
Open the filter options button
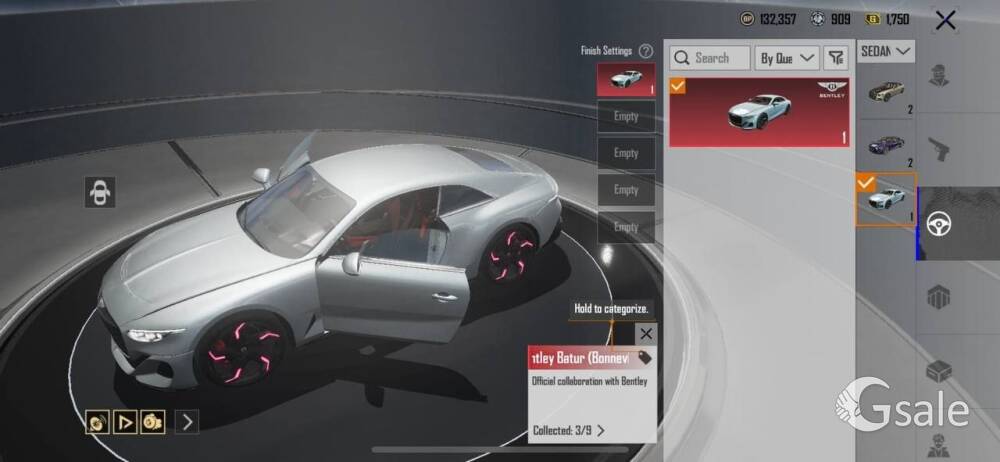[835, 58]
